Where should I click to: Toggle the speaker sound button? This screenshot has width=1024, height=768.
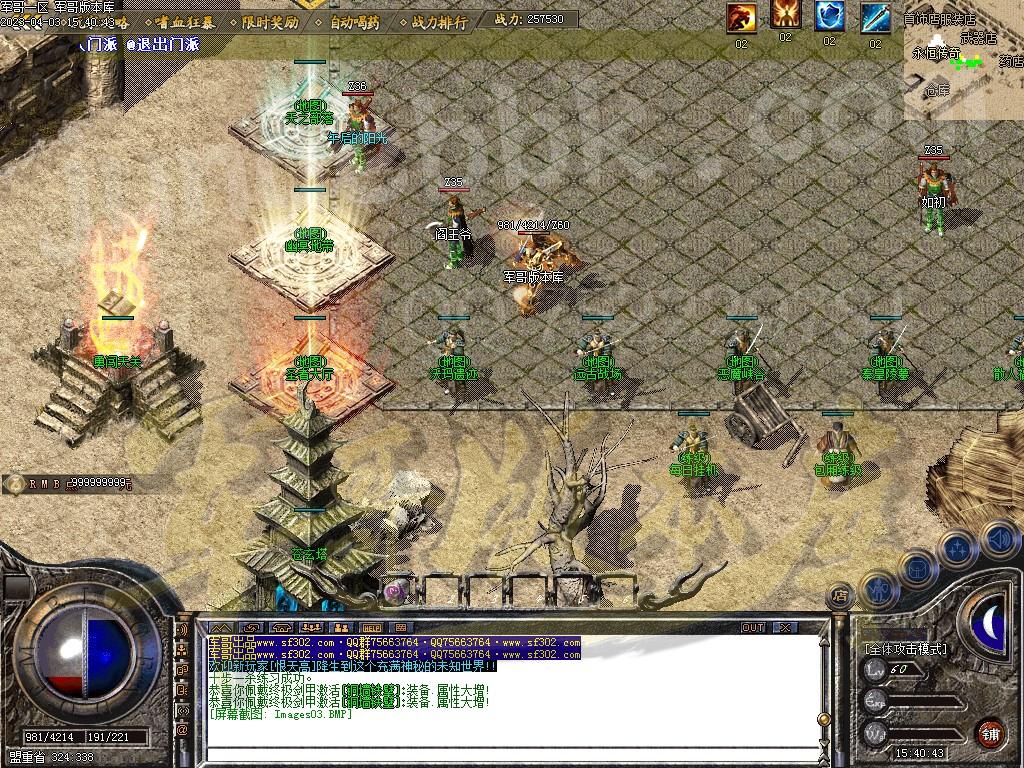(1000, 540)
